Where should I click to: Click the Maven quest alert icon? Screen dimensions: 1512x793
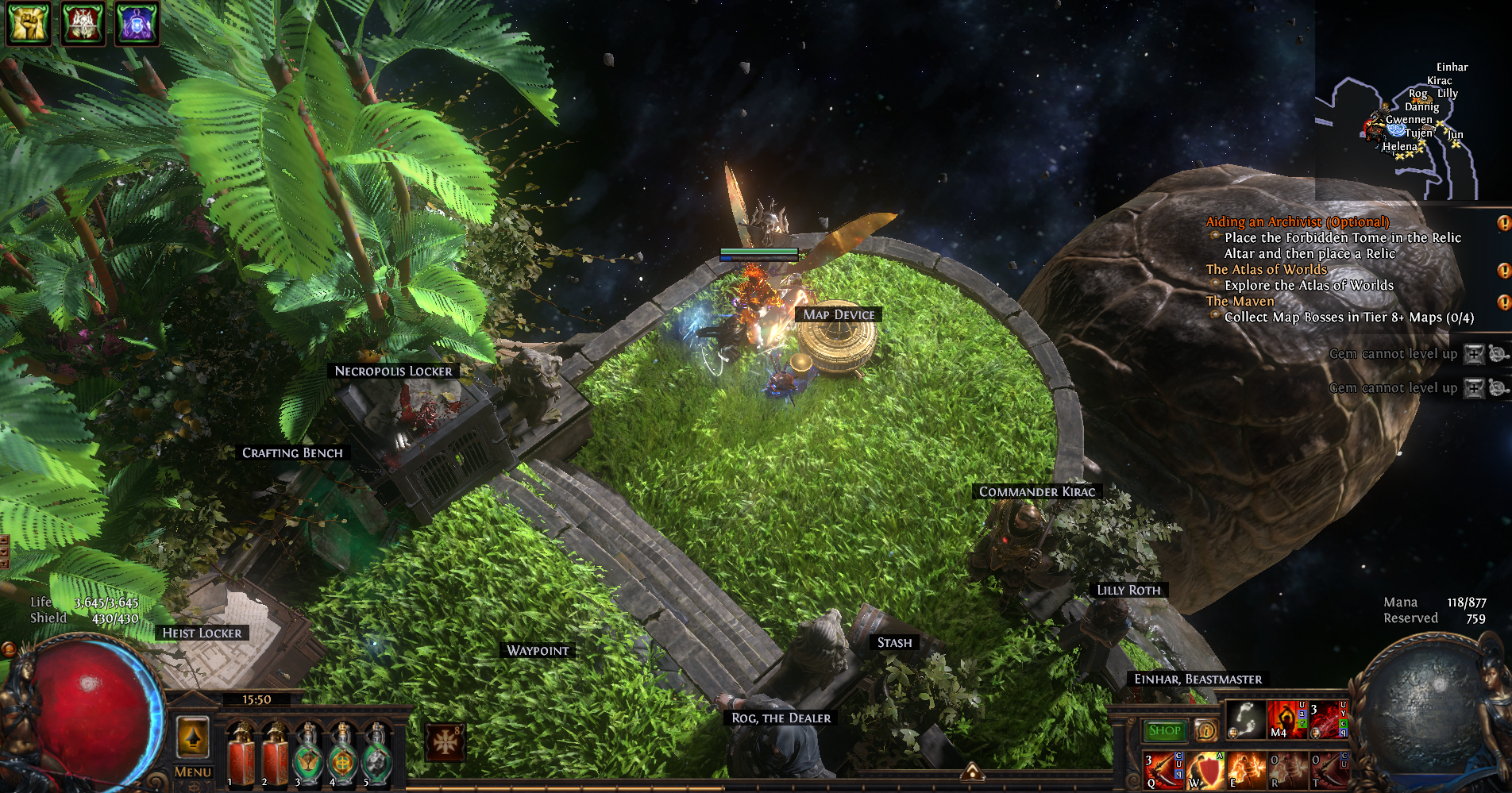tap(1503, 302)
